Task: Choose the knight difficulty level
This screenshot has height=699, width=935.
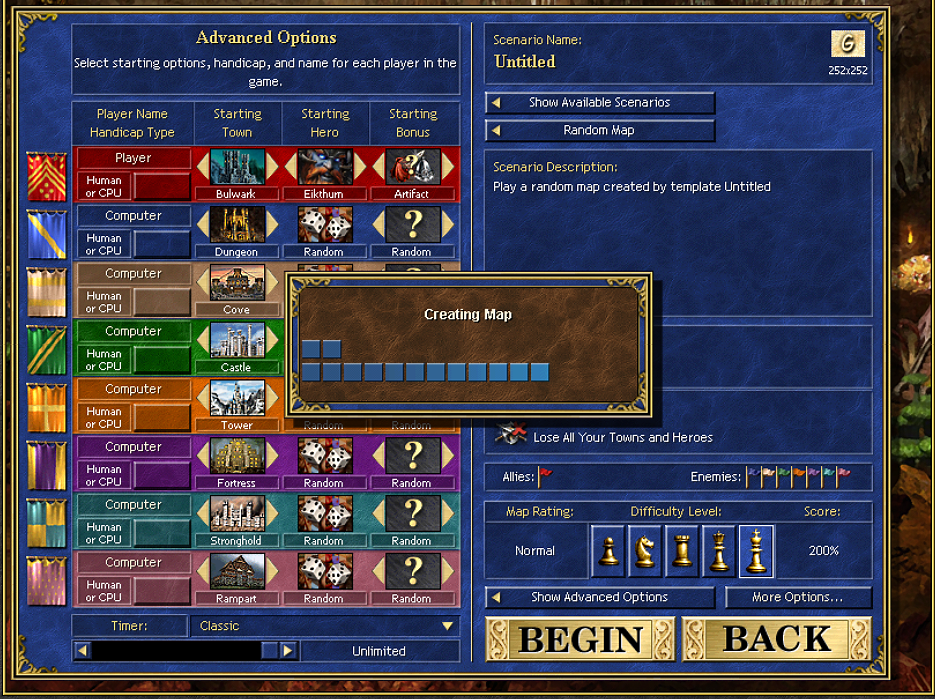Action: click(x=645, y=551)
